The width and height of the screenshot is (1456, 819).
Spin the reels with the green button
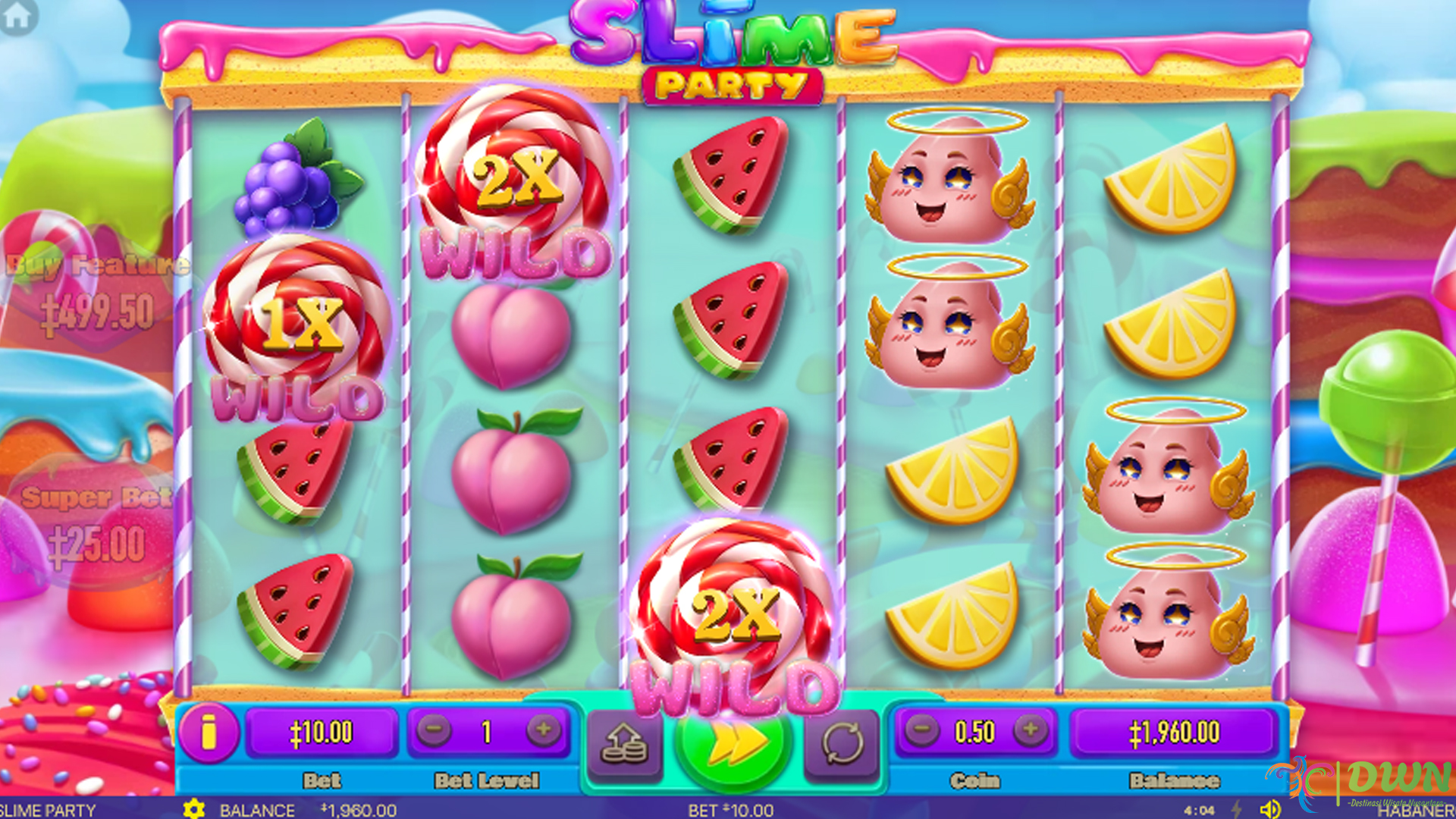tap(733, 745)
